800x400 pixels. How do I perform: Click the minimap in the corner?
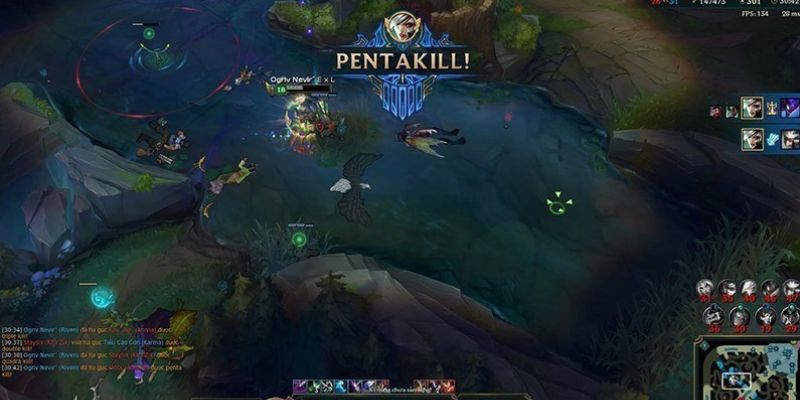tap(746, 371)
